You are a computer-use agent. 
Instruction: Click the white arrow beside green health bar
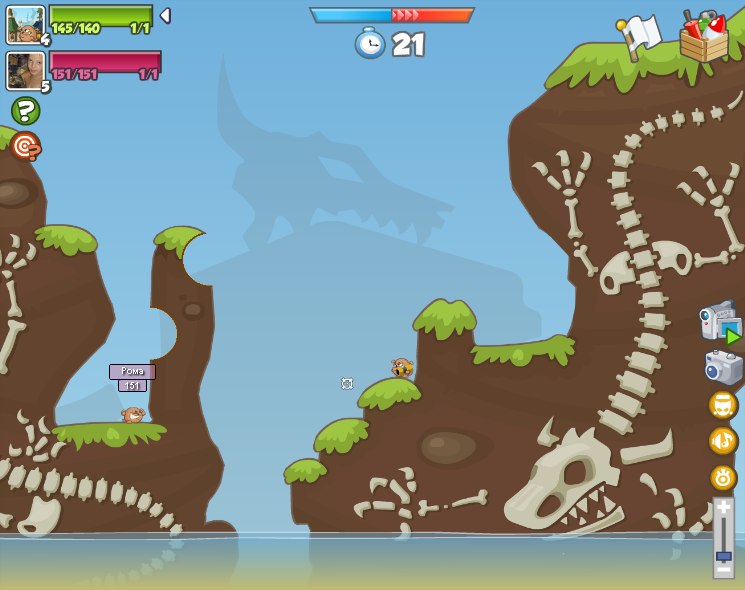[x=165, y=16]
